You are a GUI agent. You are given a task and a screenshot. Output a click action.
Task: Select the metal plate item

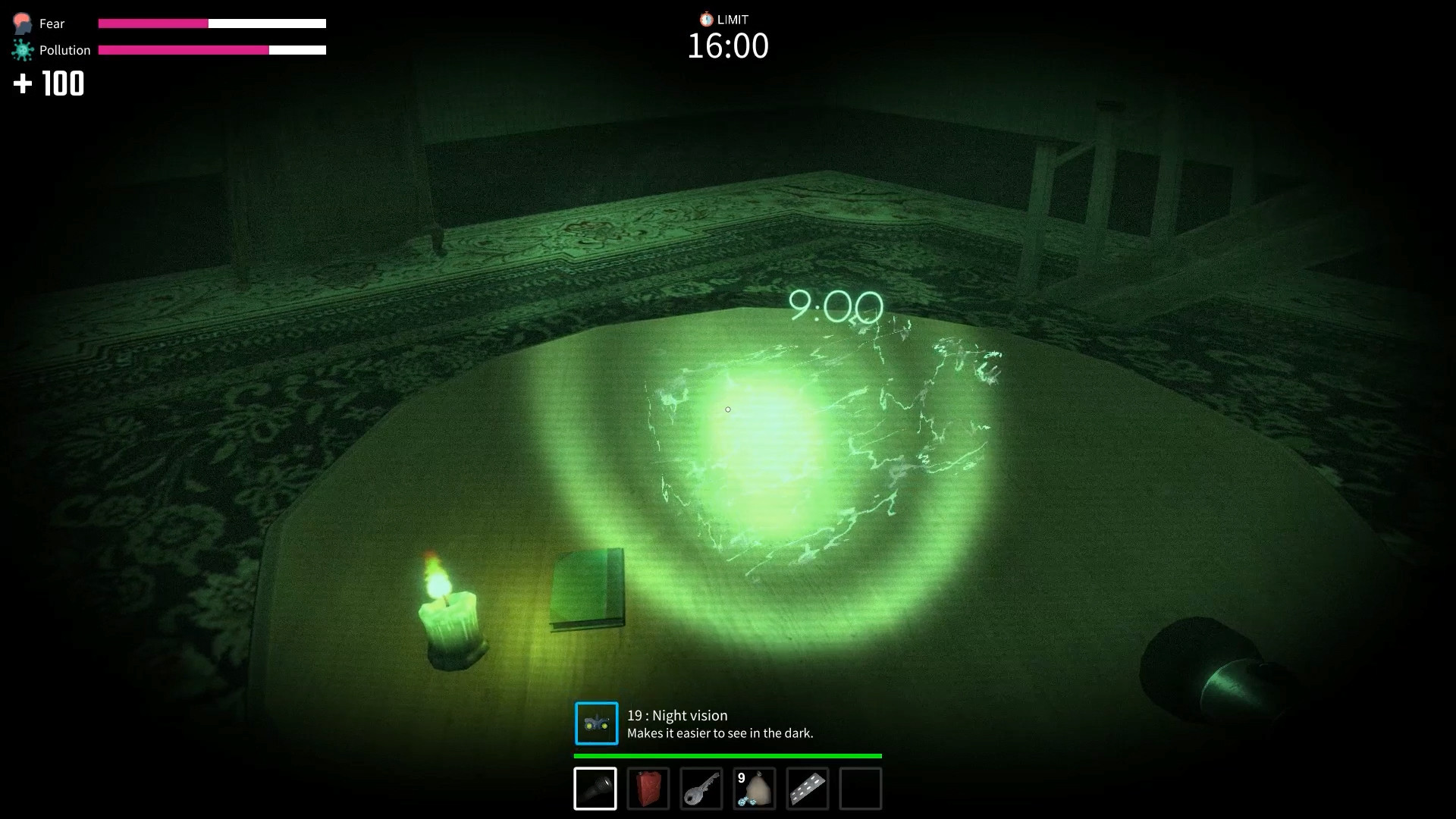(808, 789)
